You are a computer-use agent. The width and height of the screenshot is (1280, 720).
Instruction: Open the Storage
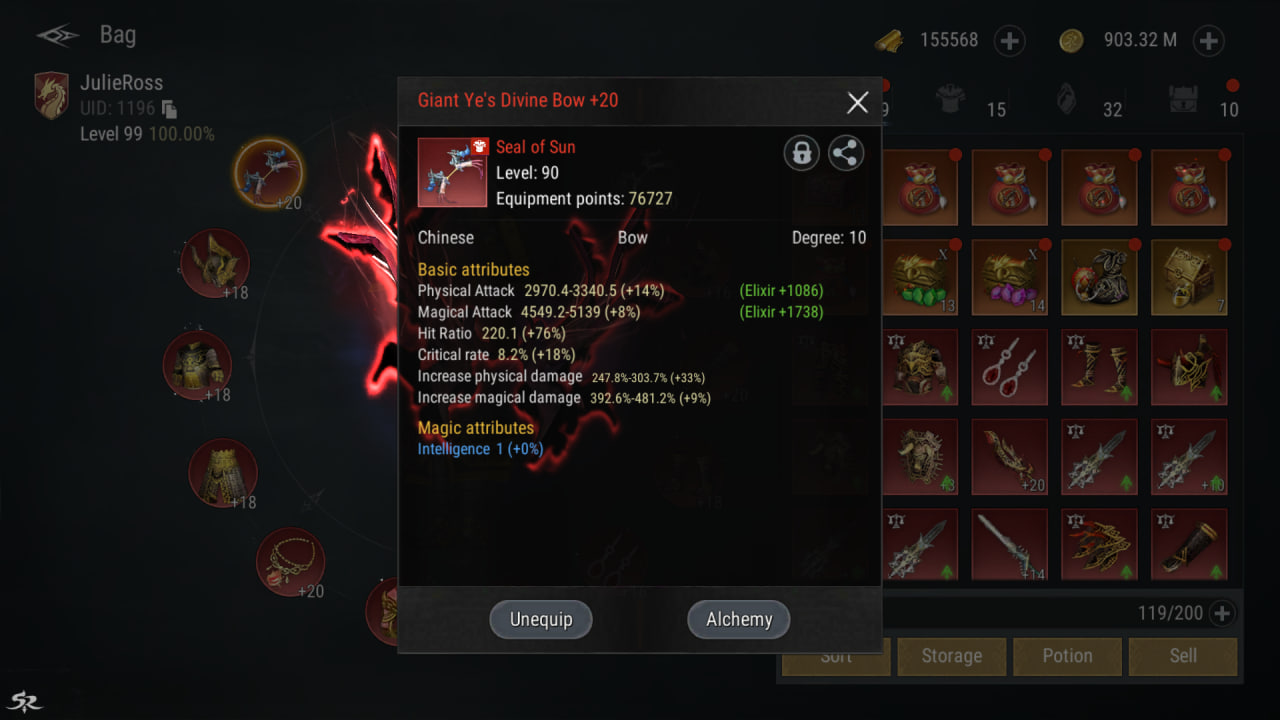(x=951, y=656)
